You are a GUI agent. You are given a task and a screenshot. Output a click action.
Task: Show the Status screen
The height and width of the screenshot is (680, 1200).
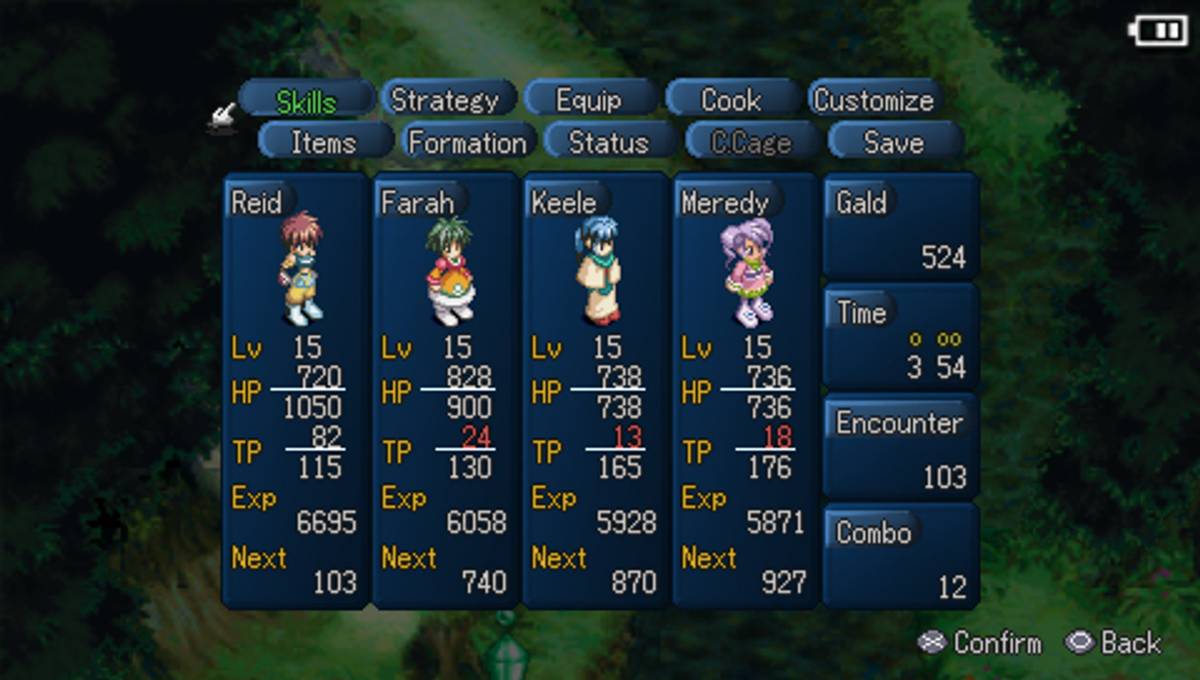tap(609, 142)
